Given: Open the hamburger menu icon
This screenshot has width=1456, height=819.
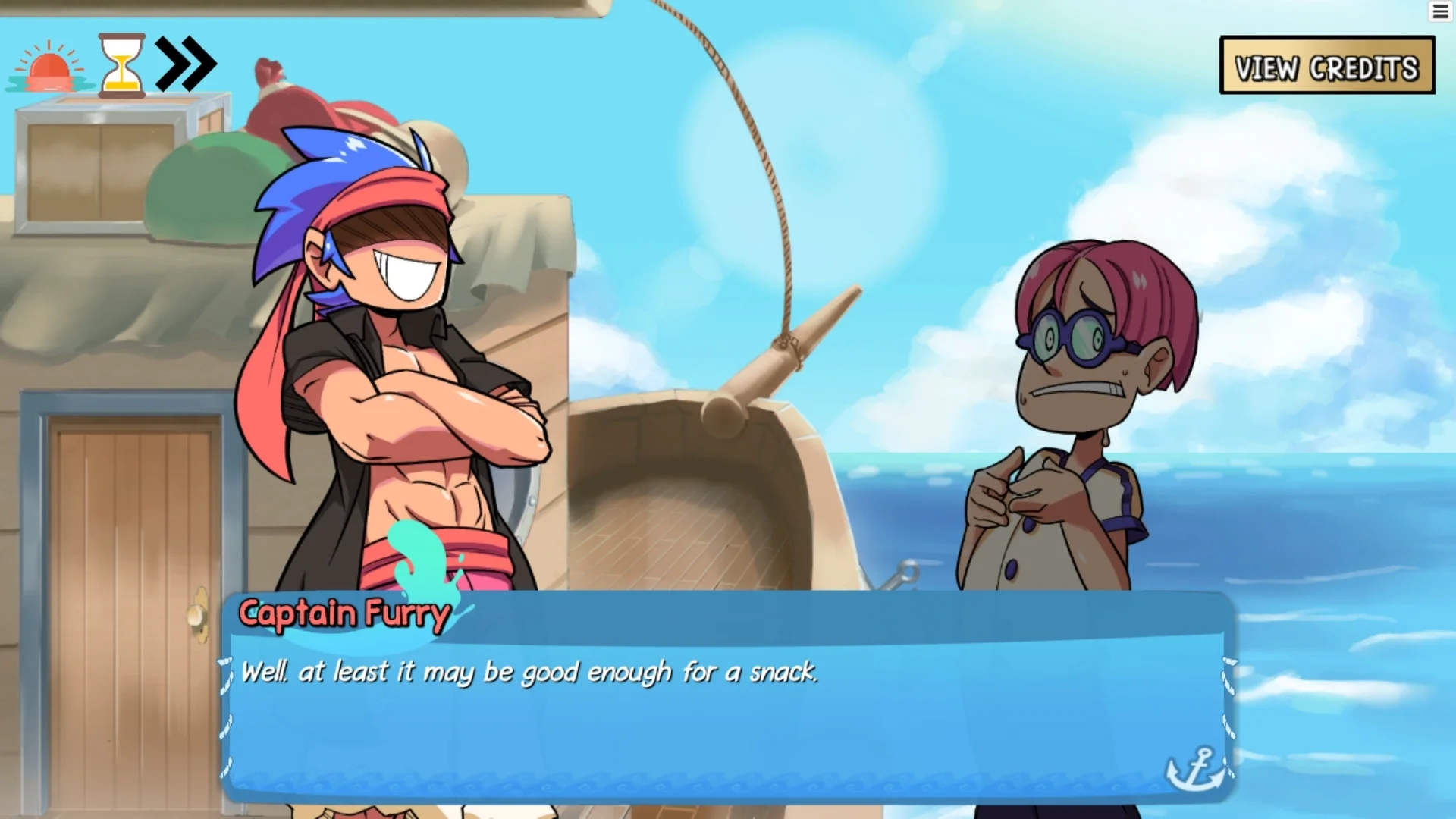Looking at the screenshot, I should coord(1440,11).
